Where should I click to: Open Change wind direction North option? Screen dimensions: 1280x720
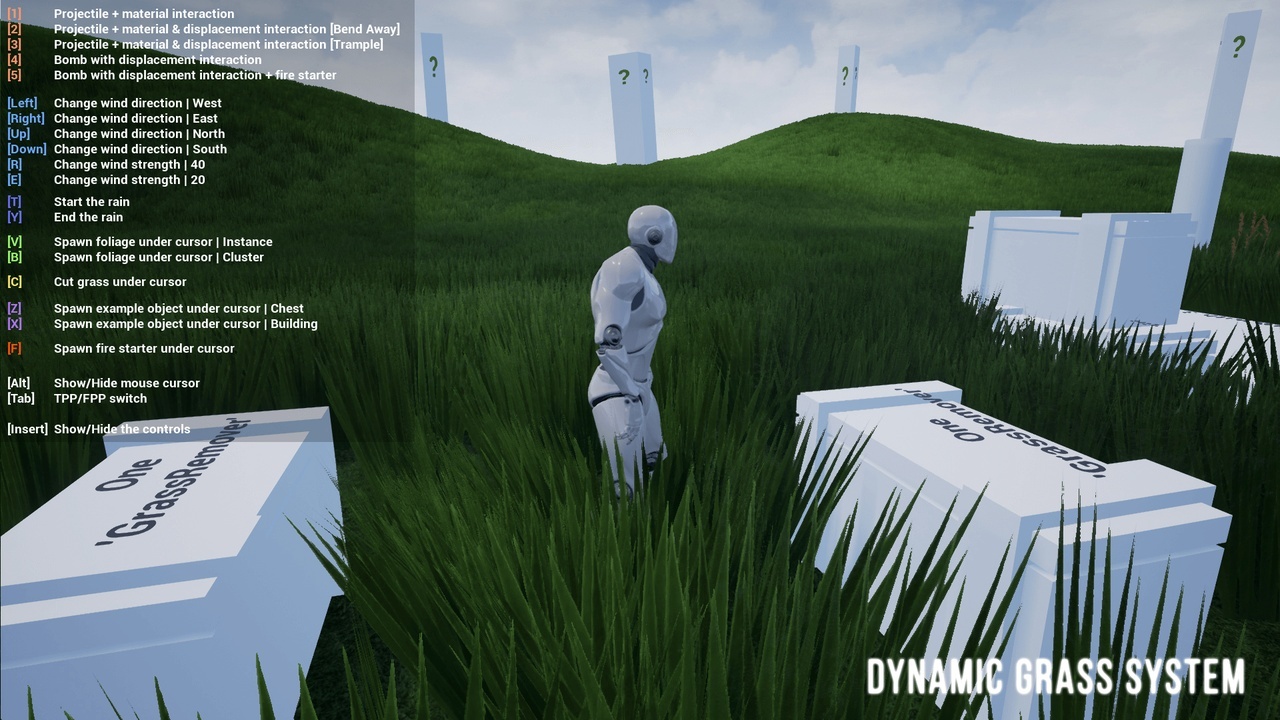(138, 133)
